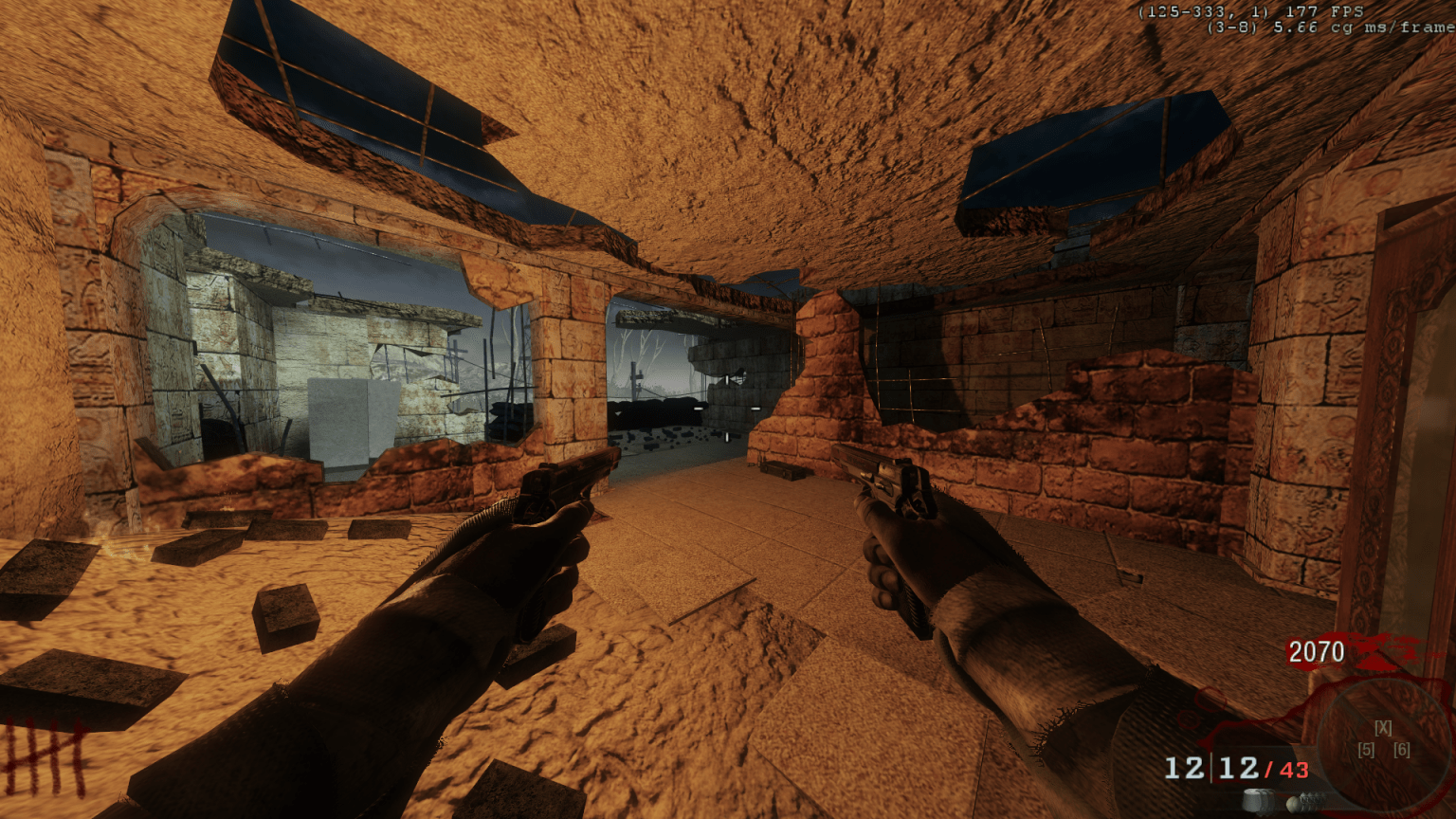Image resolution: width=1456 pixels, height=819 pixels.
Task: Select the [6] keybind indicator
Action: [x=1402, y=750]
